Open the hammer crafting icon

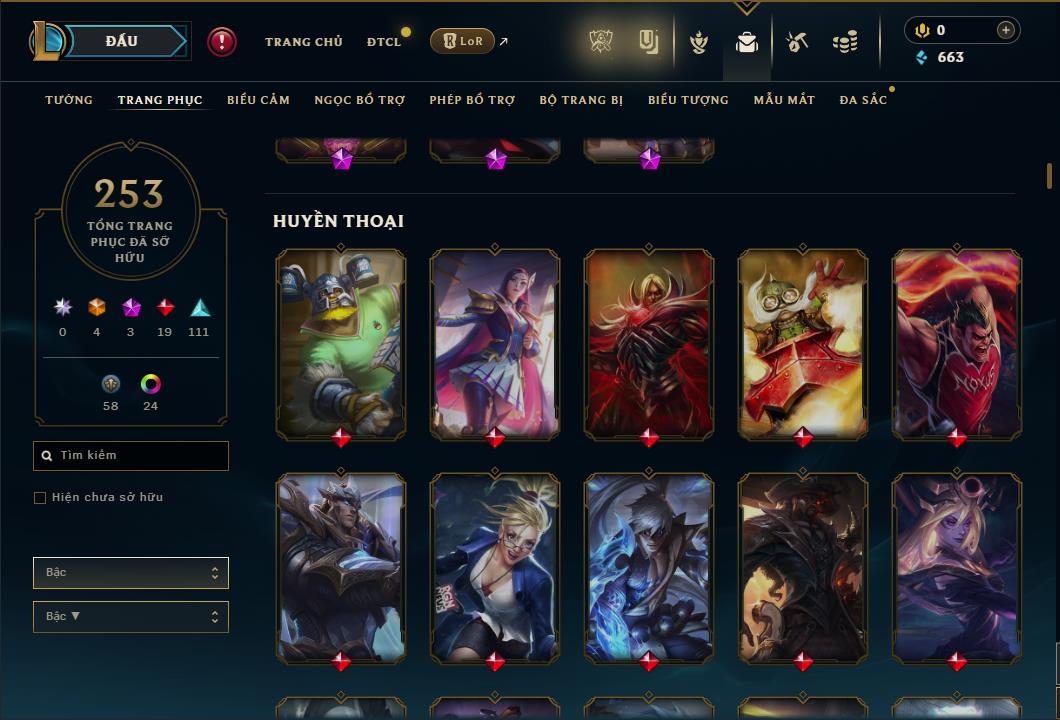[797, 42]
